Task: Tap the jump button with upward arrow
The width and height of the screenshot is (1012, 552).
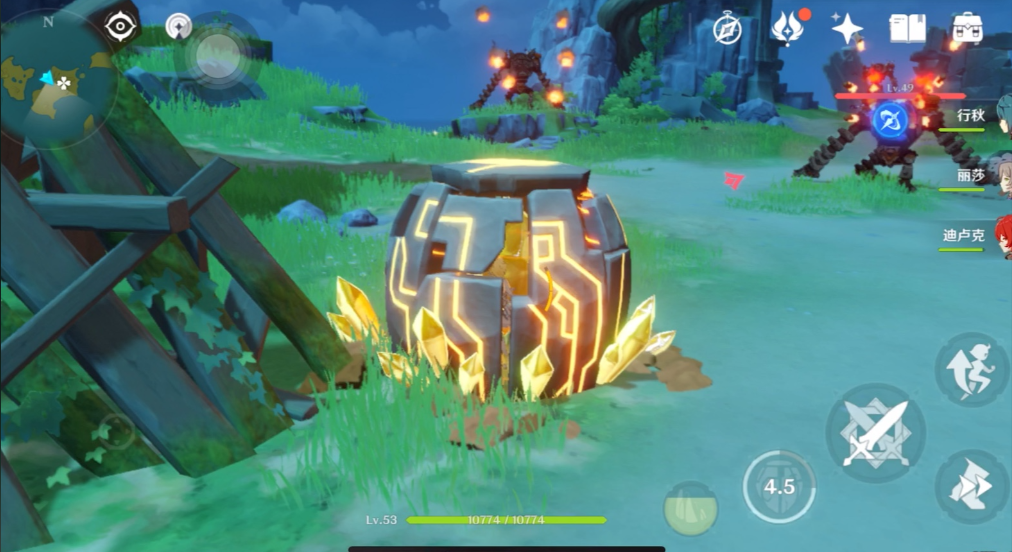Action: (970, 370)
